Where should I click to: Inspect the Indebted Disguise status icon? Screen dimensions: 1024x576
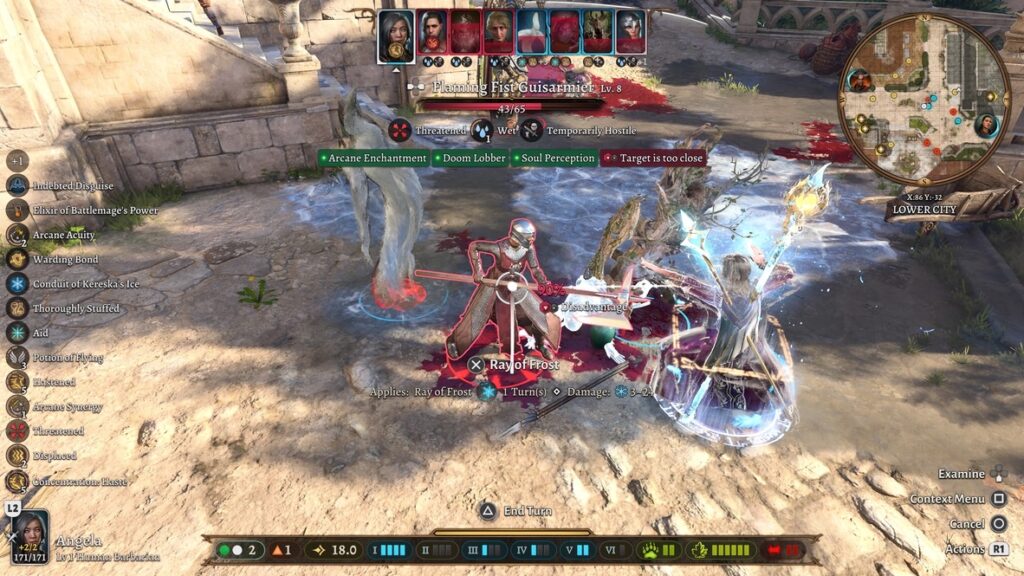pos(17,186)
